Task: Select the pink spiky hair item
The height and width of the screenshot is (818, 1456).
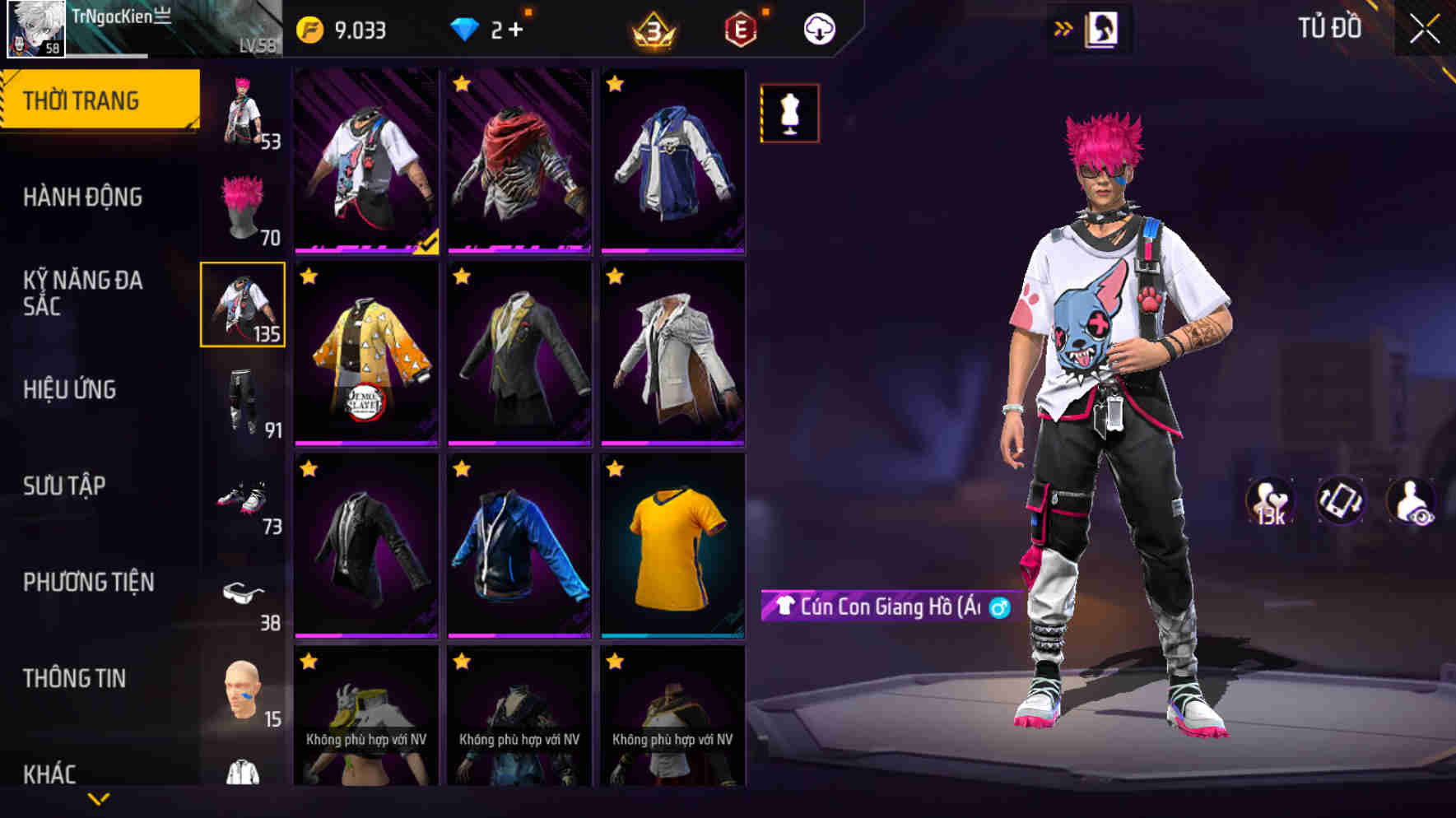Action: (243, 206)
